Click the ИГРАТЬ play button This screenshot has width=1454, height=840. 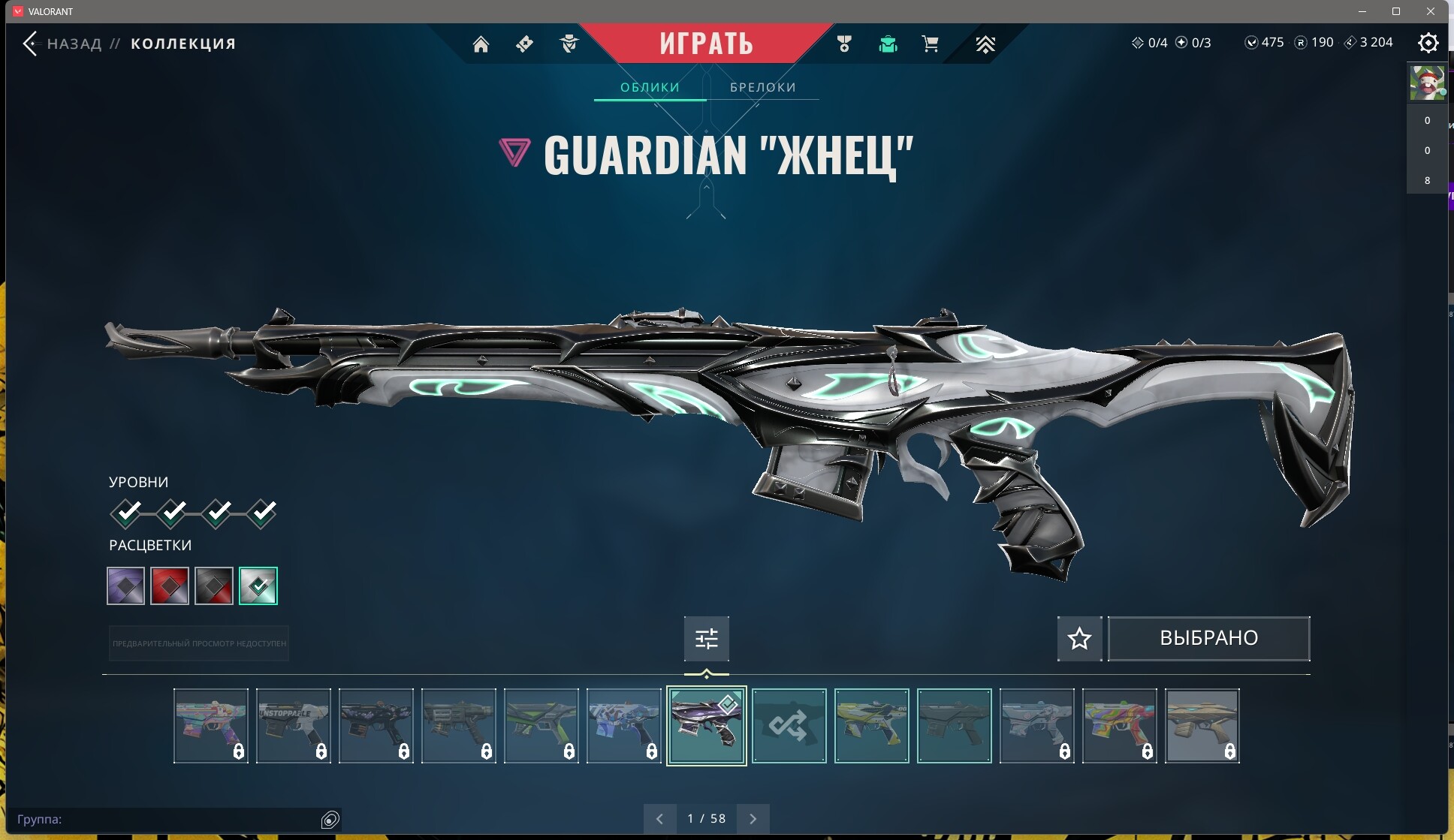click(706, 44)
